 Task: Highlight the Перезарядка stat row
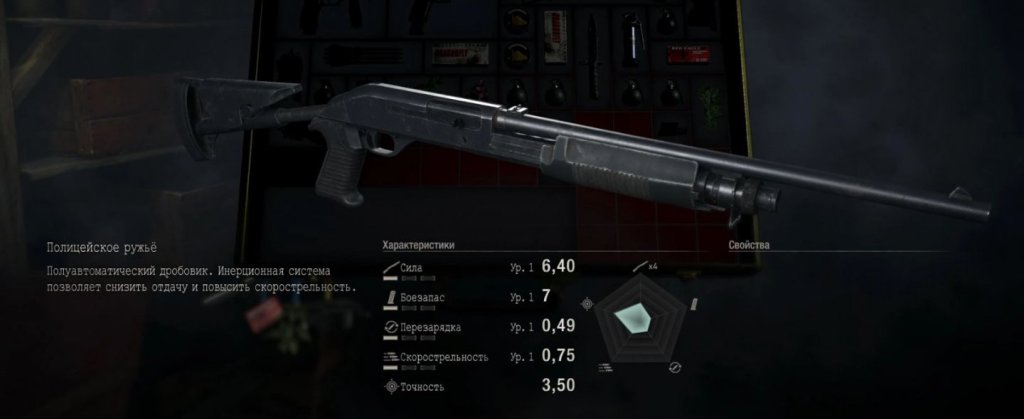click(x=480, y=327)
